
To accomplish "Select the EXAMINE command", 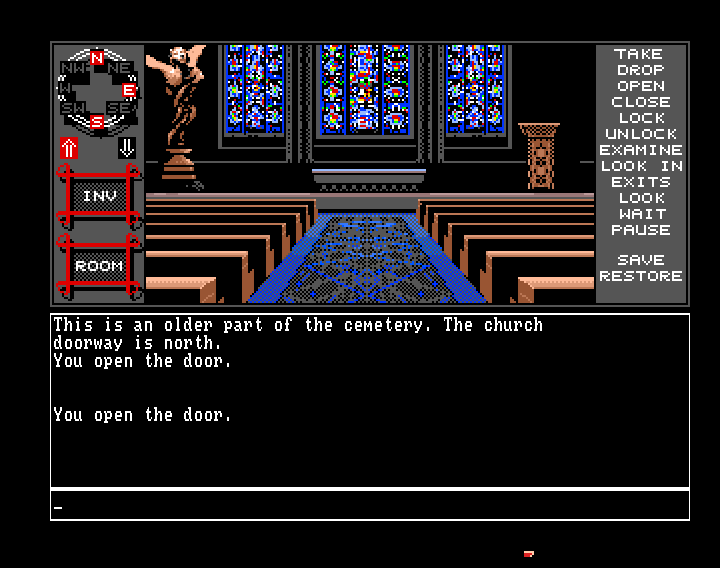I will click(x=640, y=150).
